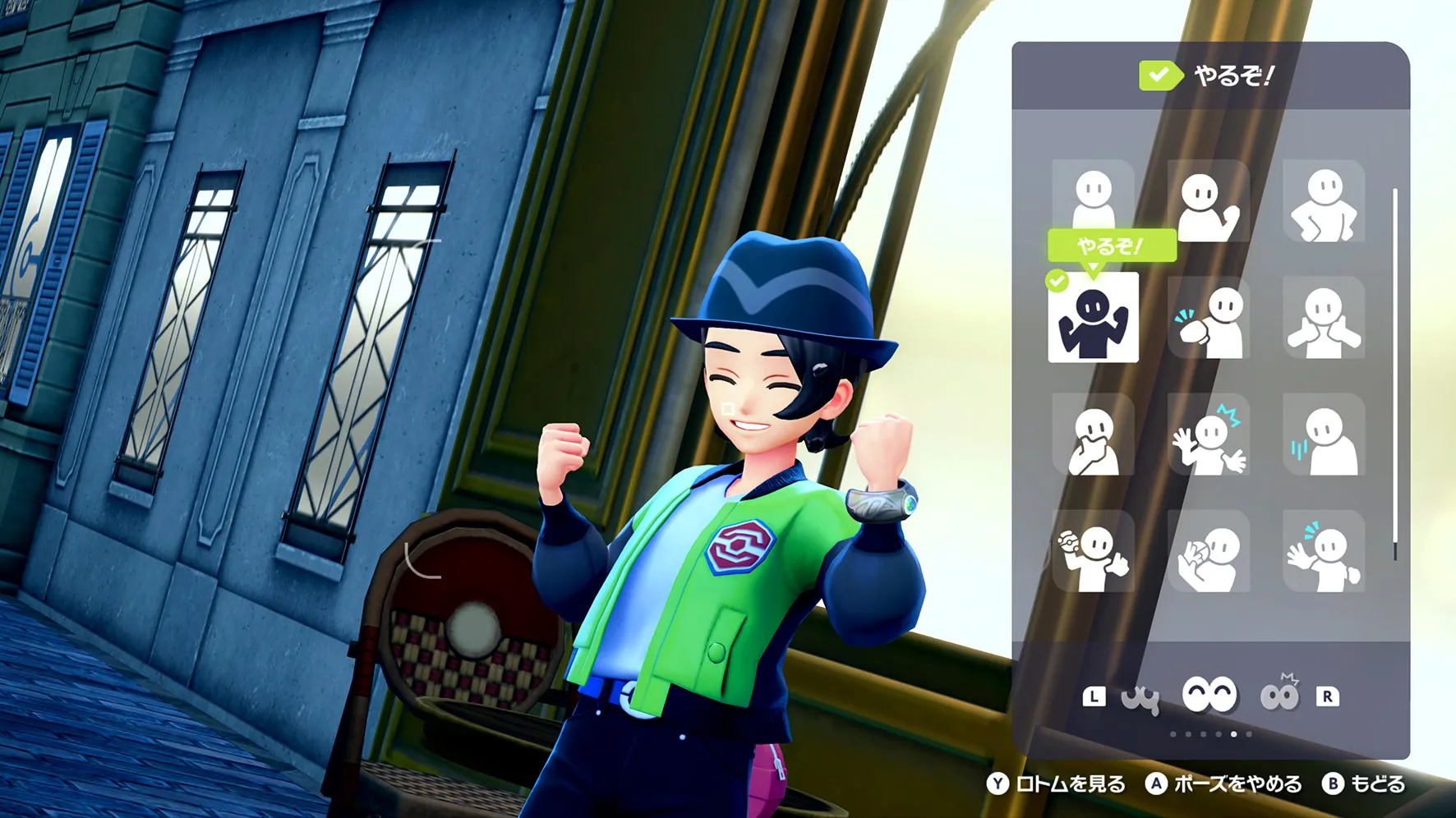The width and height of the screenshot is (1456, 818).
Task: Select the waving hand pose
Action: 1324,551
